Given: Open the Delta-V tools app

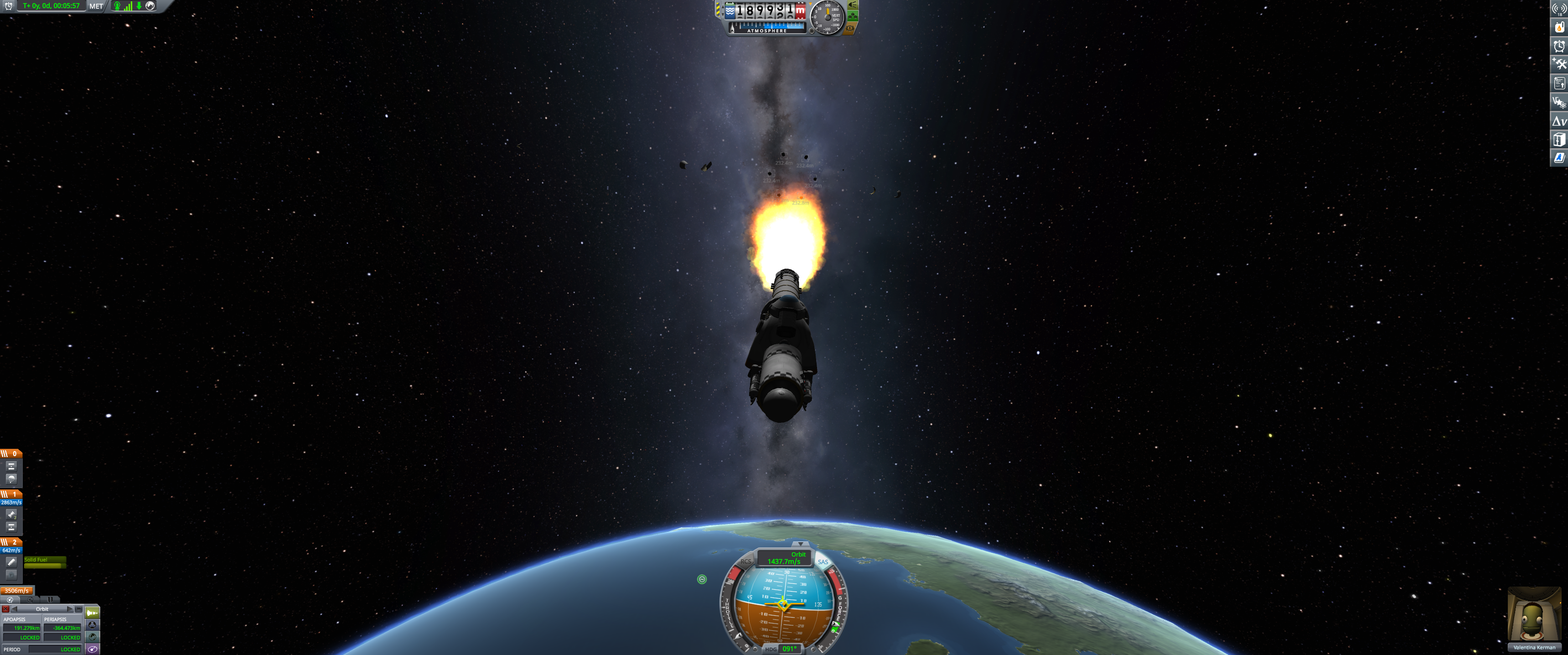Looking at the screenshot, I should [x=1559, y=121].
